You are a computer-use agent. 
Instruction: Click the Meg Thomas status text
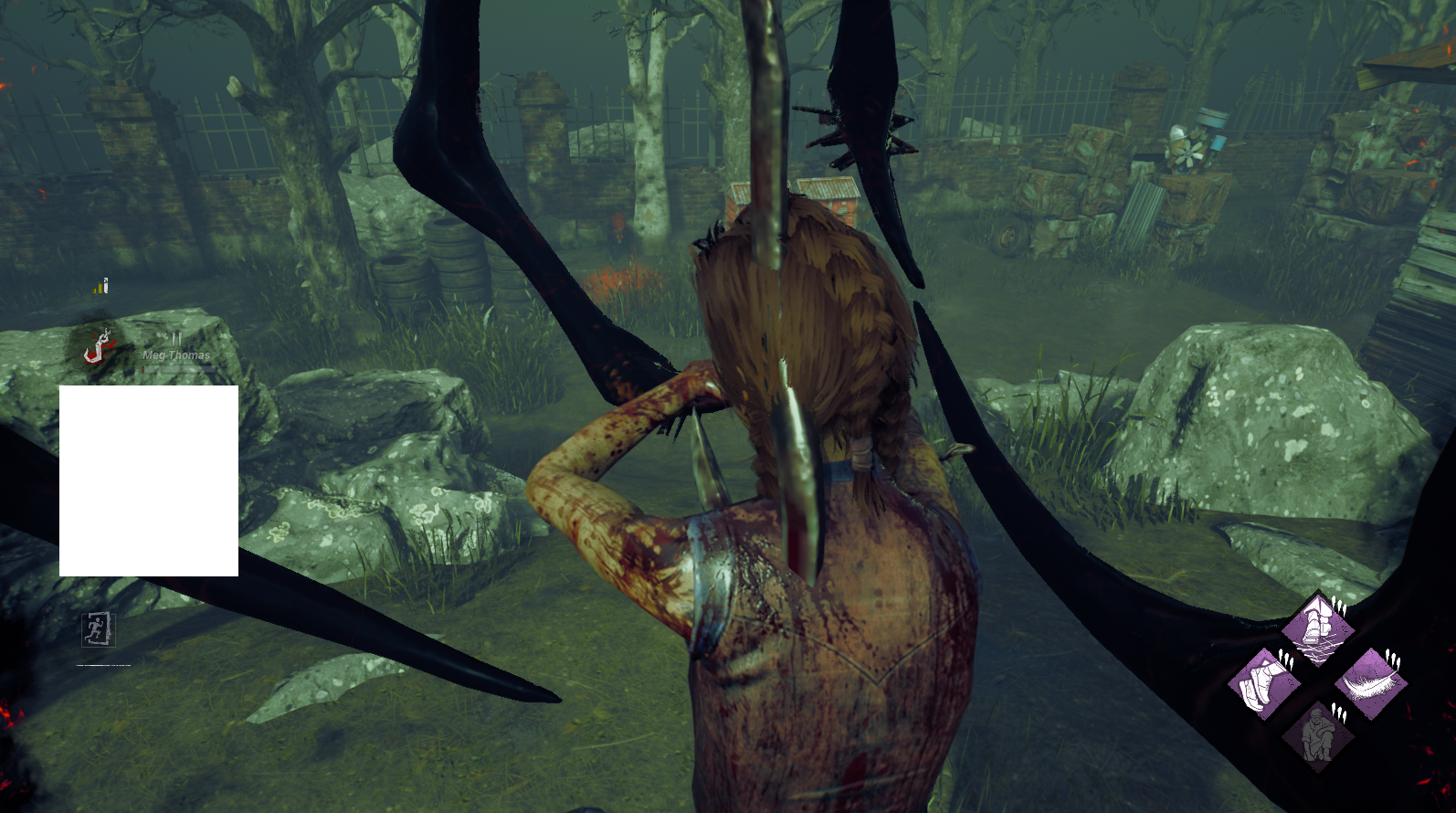[x=175, y=355]
